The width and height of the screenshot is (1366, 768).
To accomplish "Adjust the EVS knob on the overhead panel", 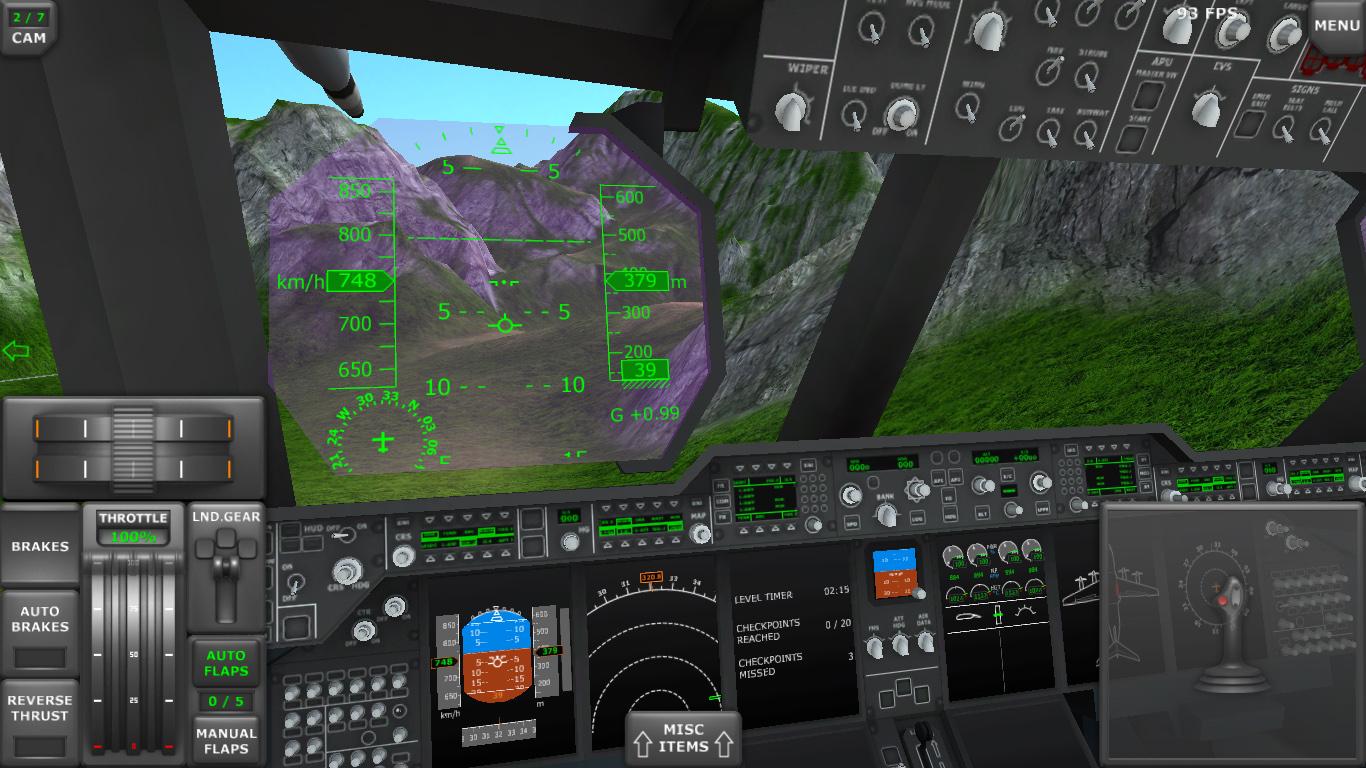I will [x=1207, y=105].
